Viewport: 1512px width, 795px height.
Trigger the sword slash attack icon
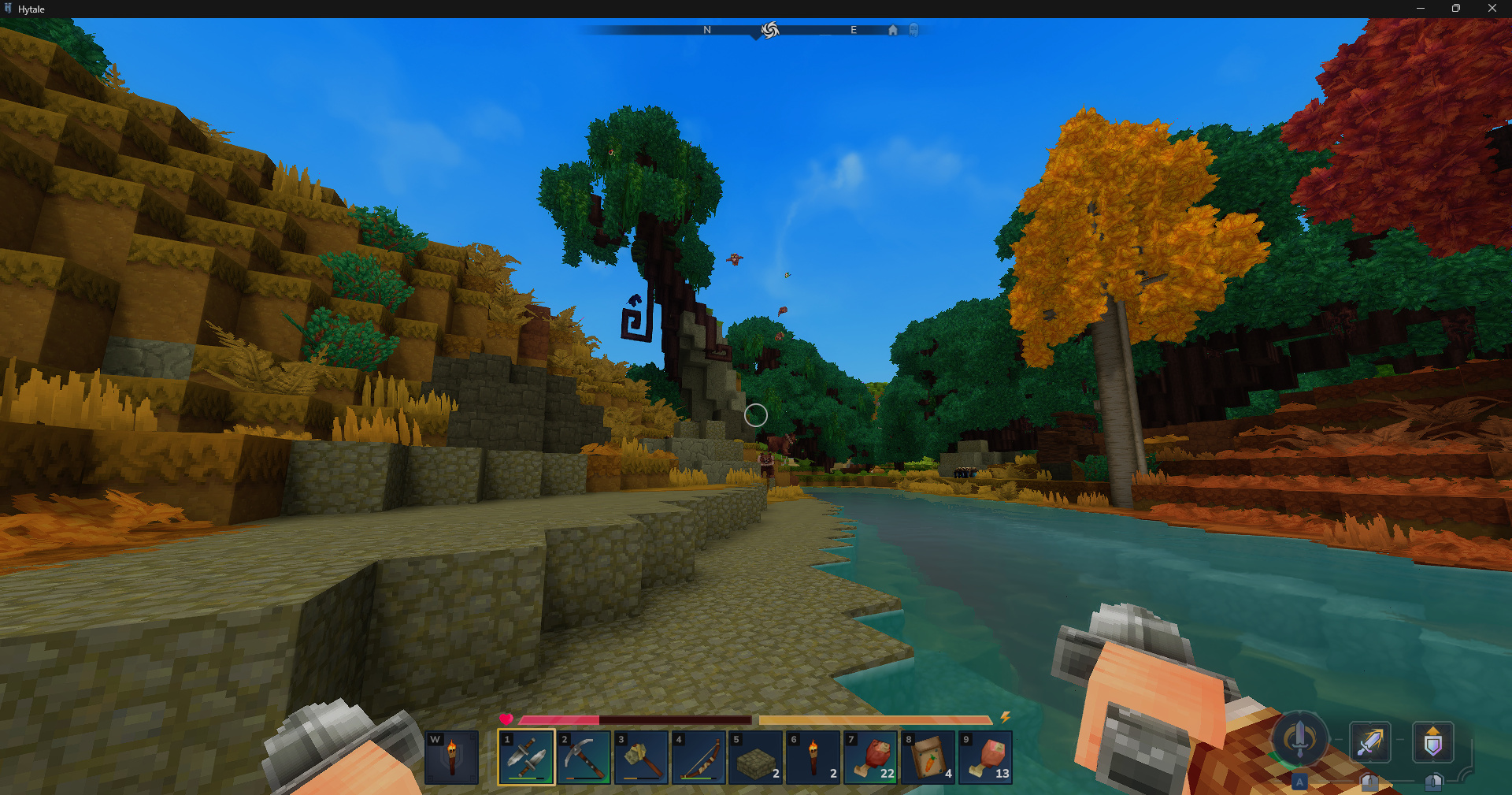click(x=1369, y=741)
